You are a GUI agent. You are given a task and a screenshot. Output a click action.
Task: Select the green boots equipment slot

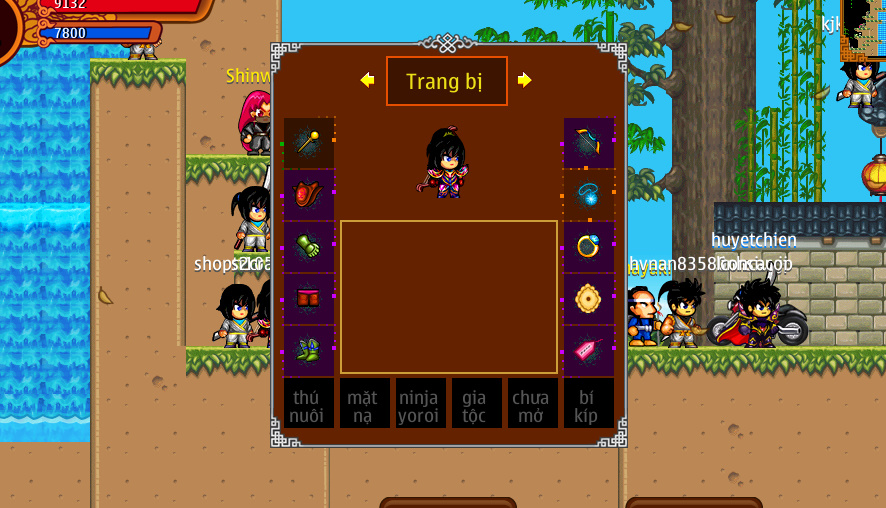point(308,350)
